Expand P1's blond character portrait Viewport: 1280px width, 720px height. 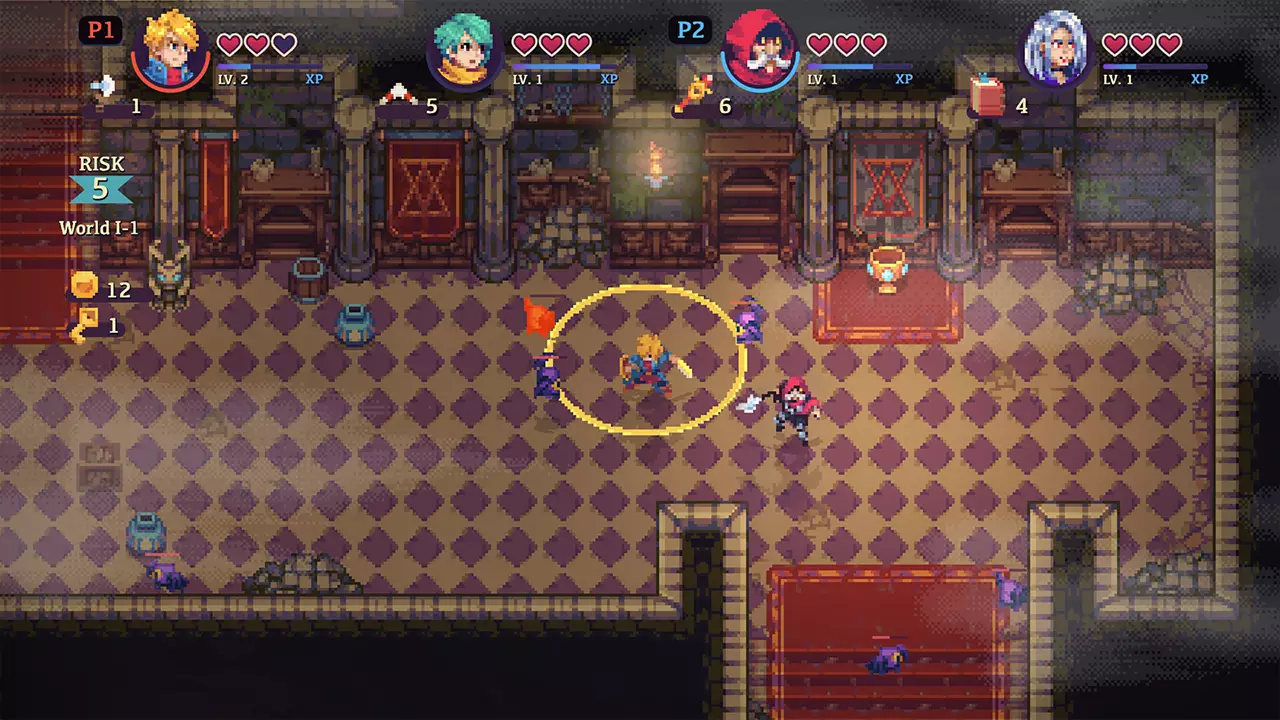click(171, 47)
